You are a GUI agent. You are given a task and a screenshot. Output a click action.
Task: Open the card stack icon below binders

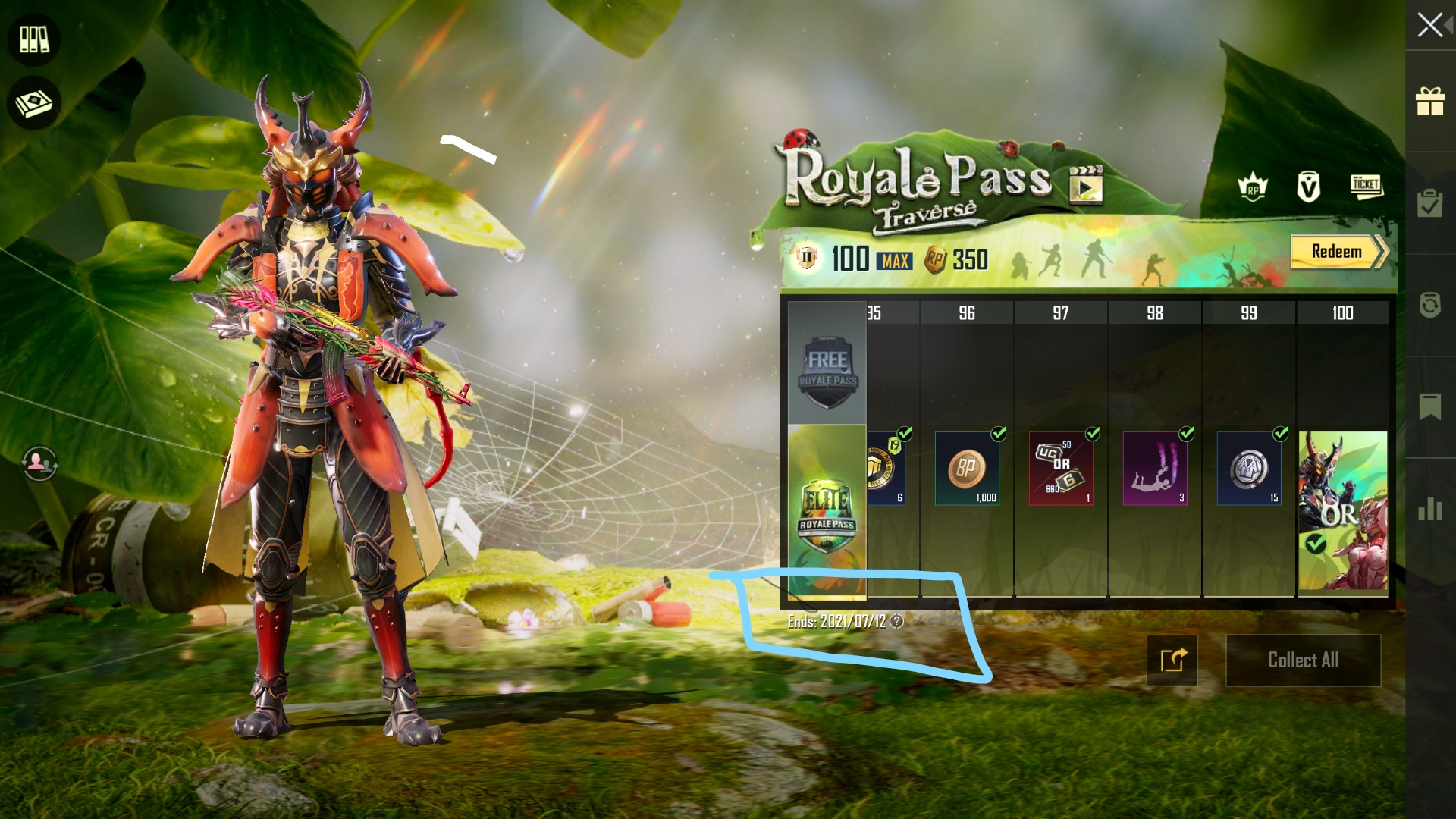(x=34, y=104)
